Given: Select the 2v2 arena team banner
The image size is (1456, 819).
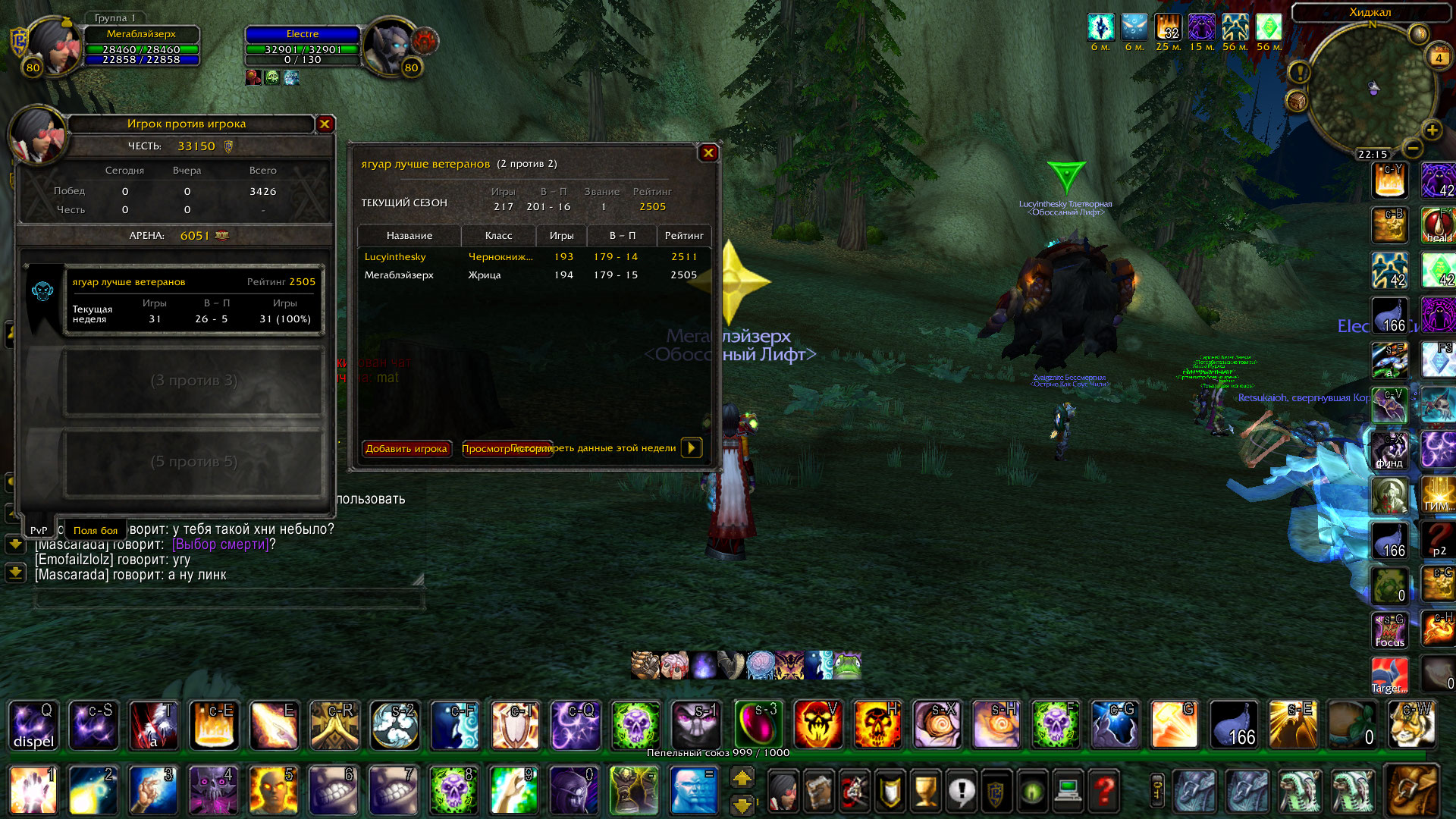Looking at the screenshot, I should pos(194,300).
